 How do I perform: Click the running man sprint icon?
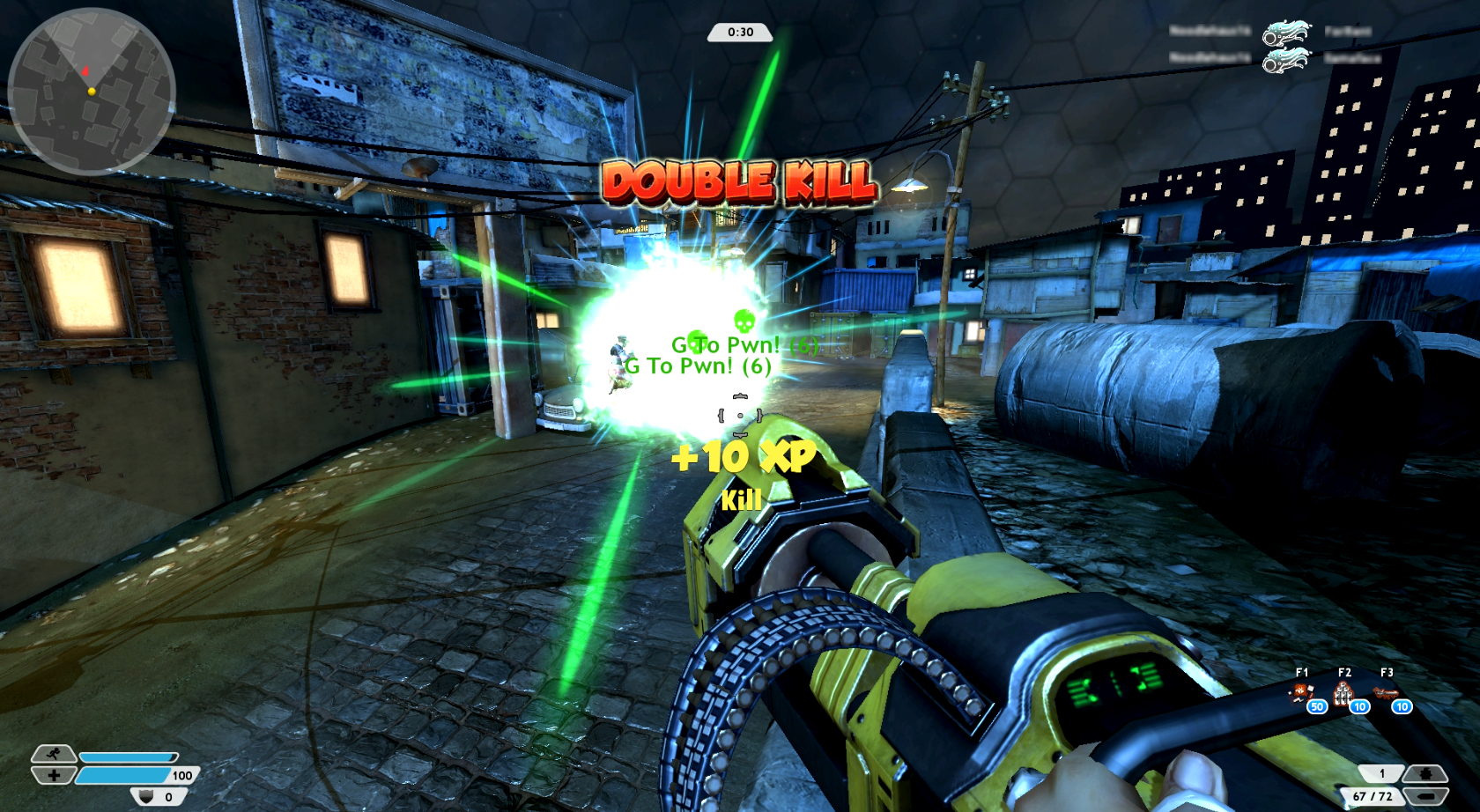point(54,754)
